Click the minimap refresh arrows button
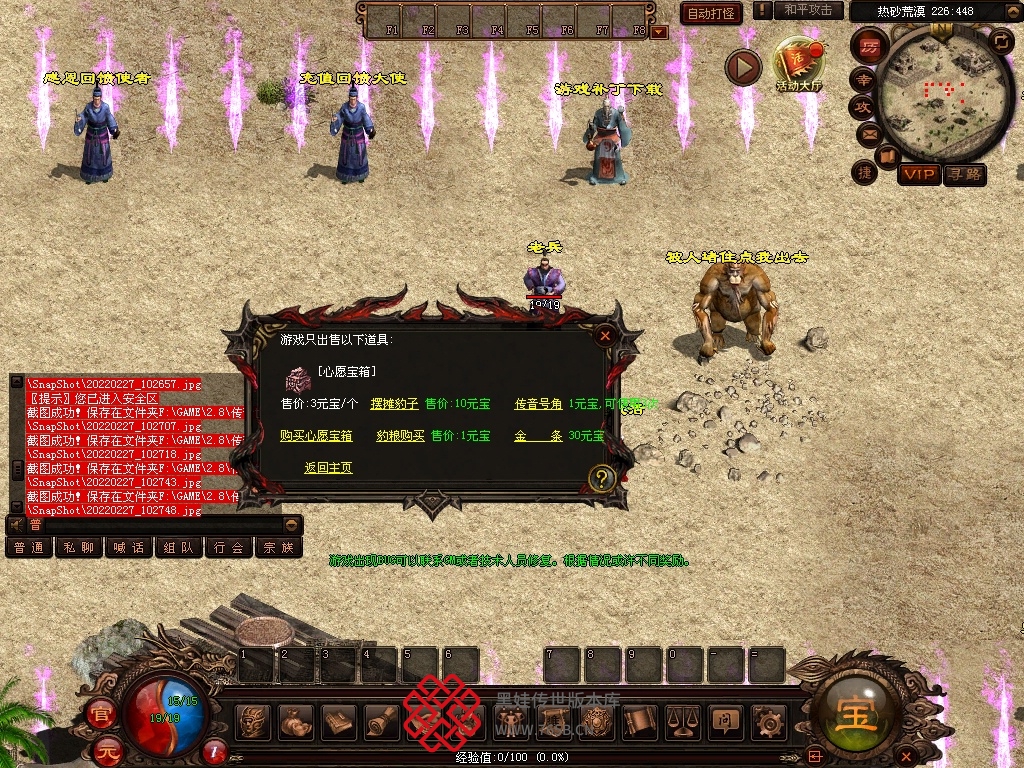Screen dimensions: 1024x768 click(1001, 41)
